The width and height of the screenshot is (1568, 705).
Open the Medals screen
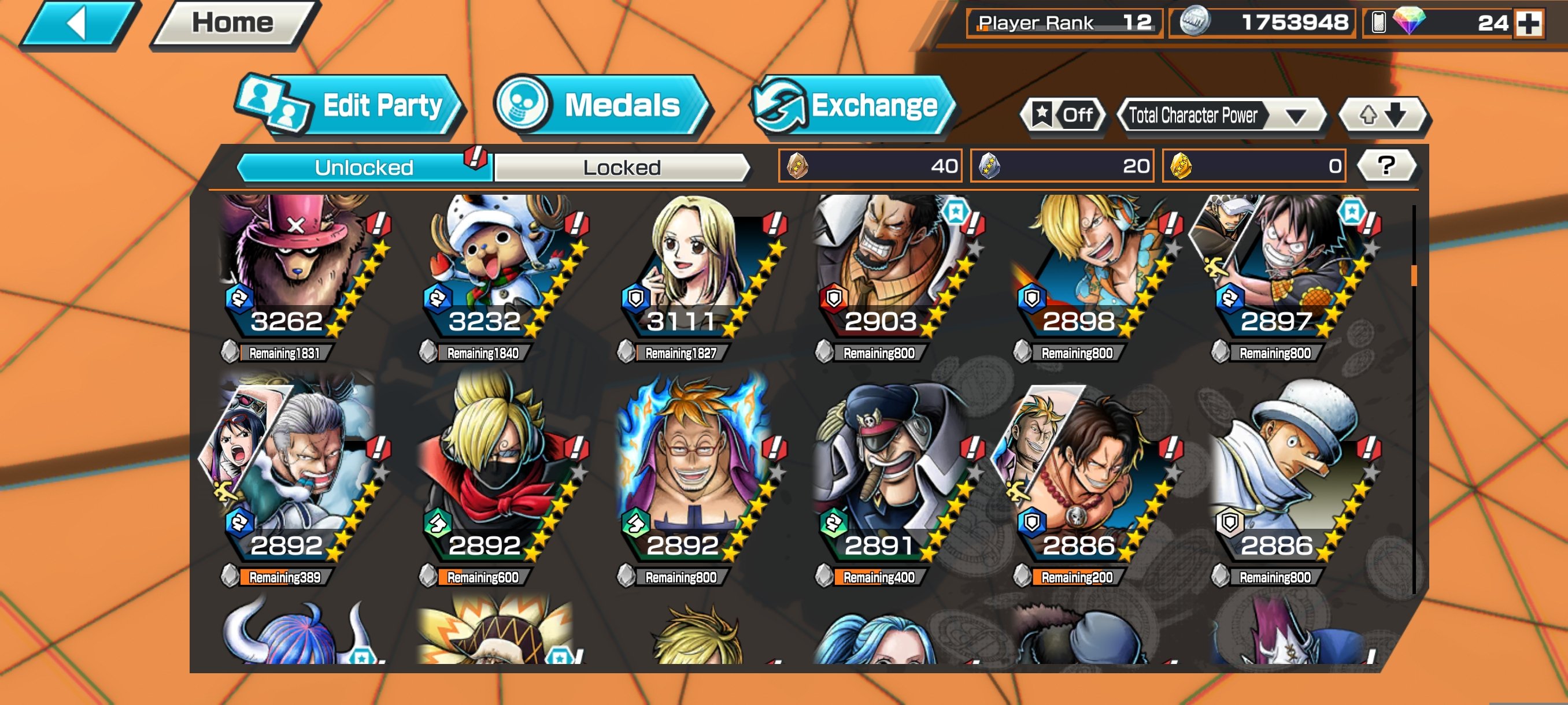click(x=601, y=105)
